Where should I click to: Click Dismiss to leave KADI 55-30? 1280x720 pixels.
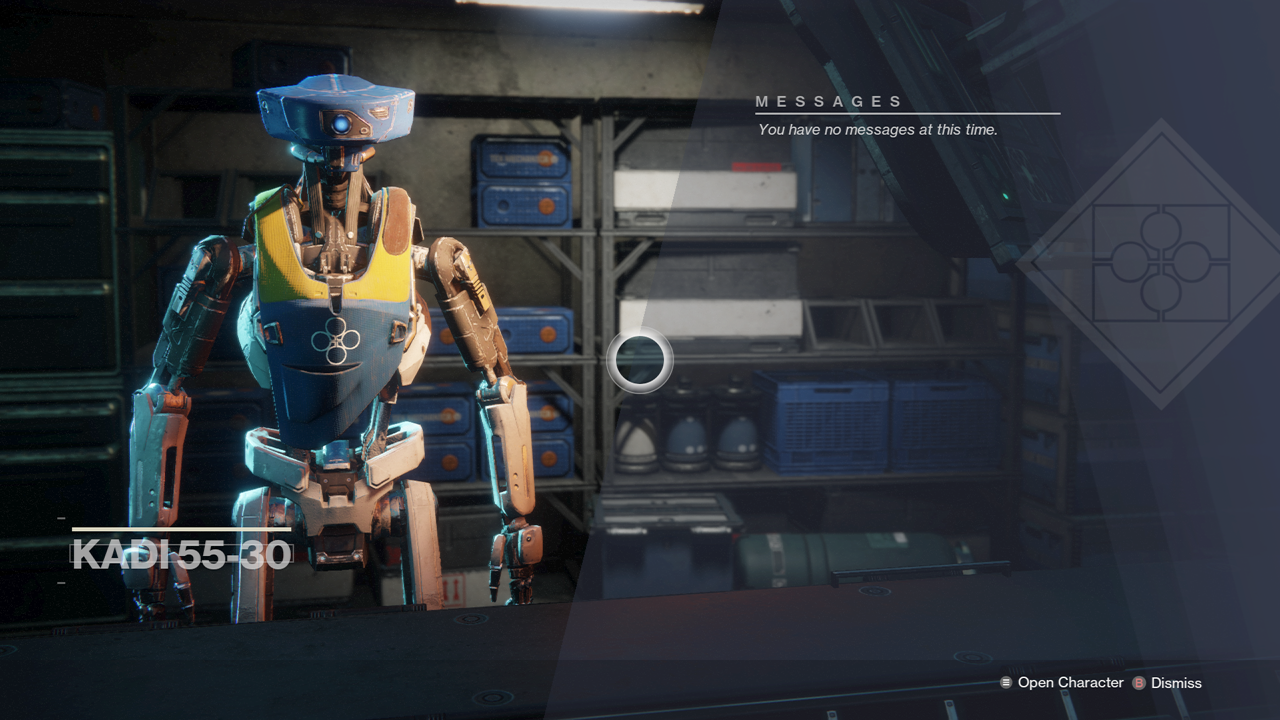[1176, 683]
